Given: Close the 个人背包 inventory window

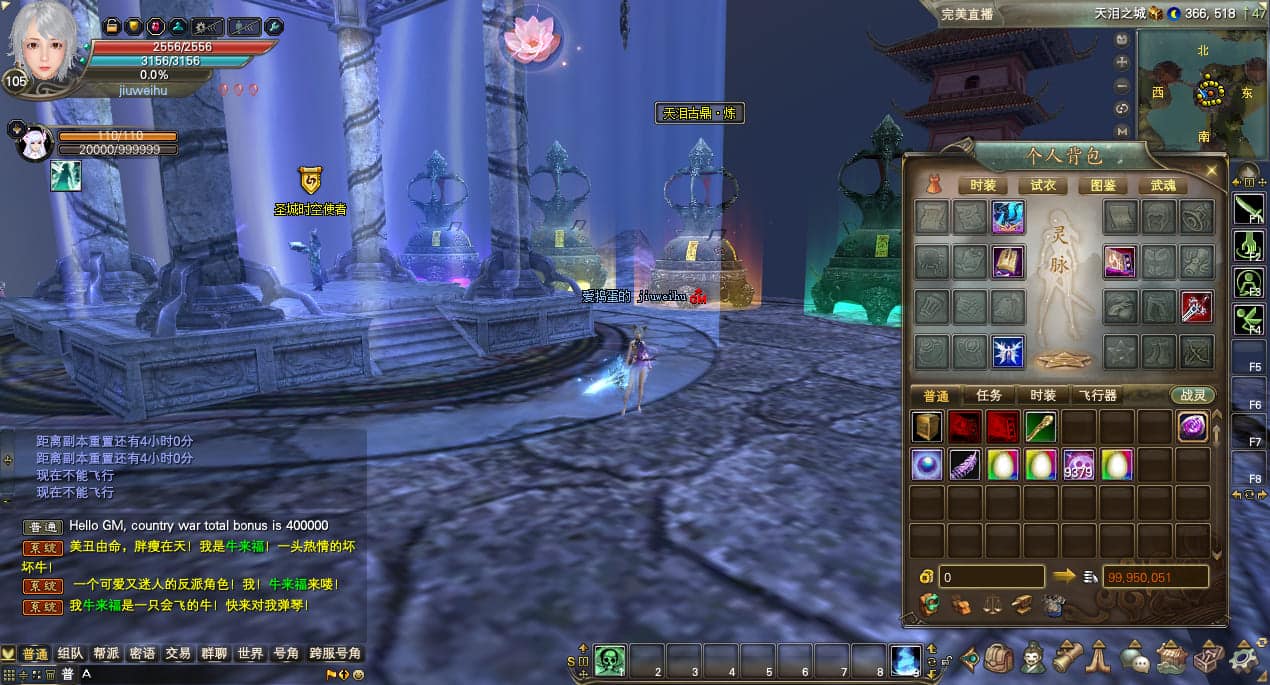Looking at the screenshot, I should [1212, 171].
